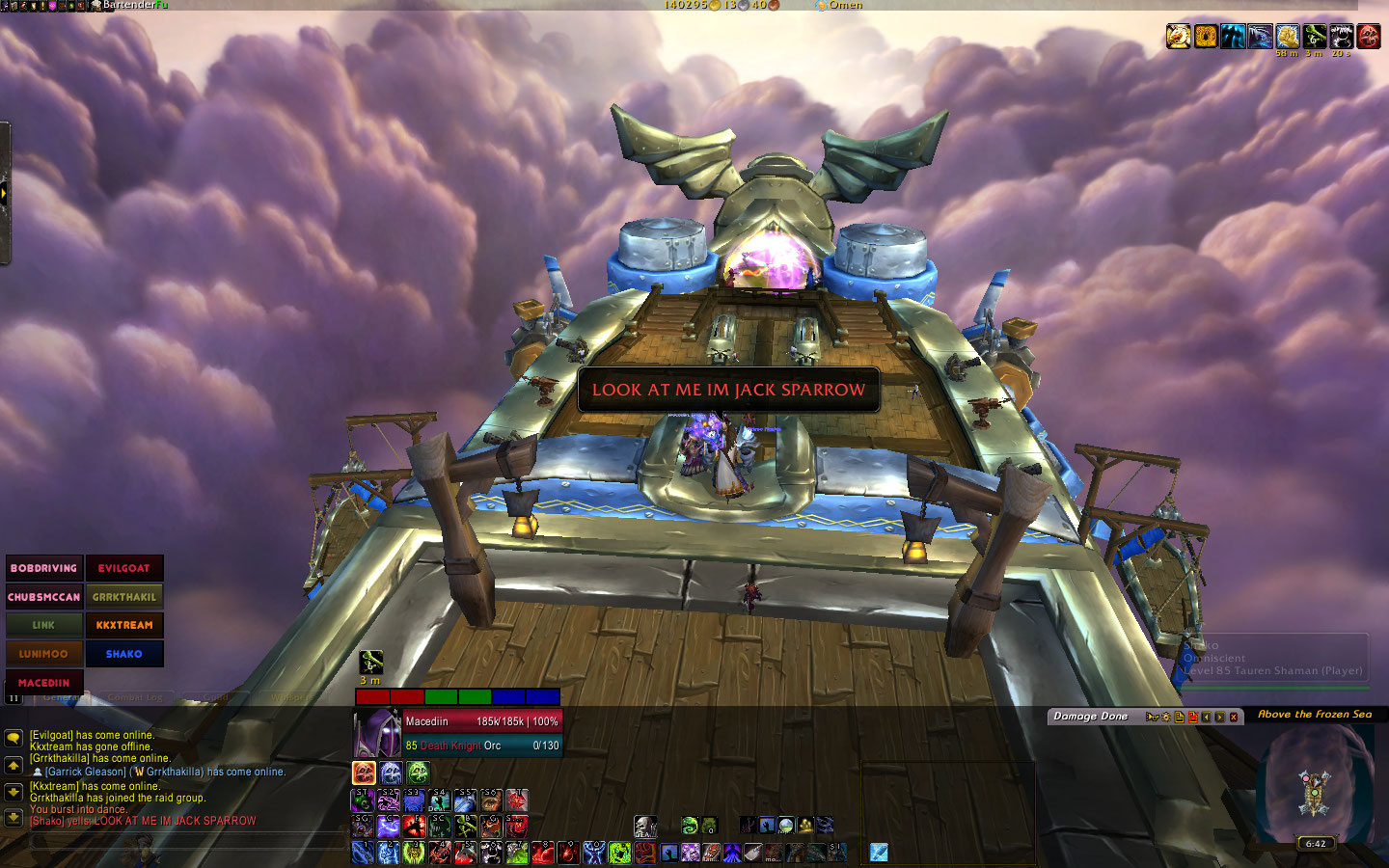Viewport: 1389px width, 868px height.
Task: Close the Damage Done meter window
Action: [1233, 717]
